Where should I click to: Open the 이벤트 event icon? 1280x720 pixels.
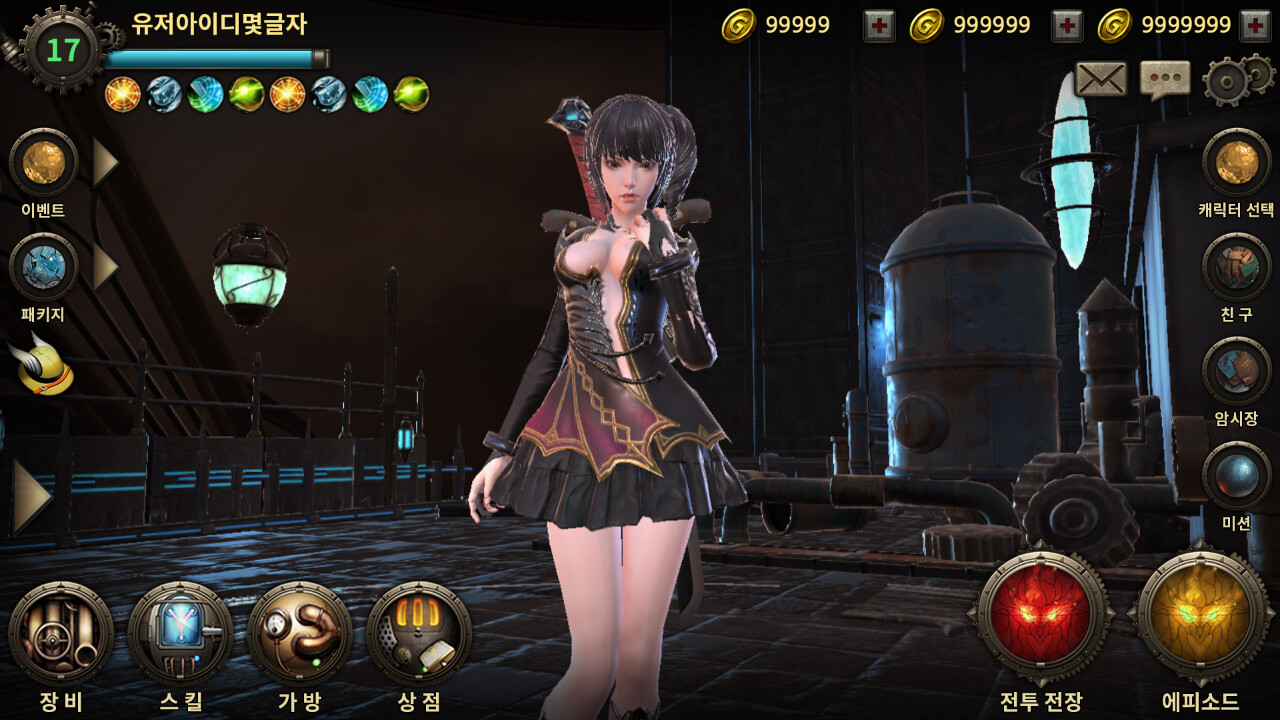(43, 162)
